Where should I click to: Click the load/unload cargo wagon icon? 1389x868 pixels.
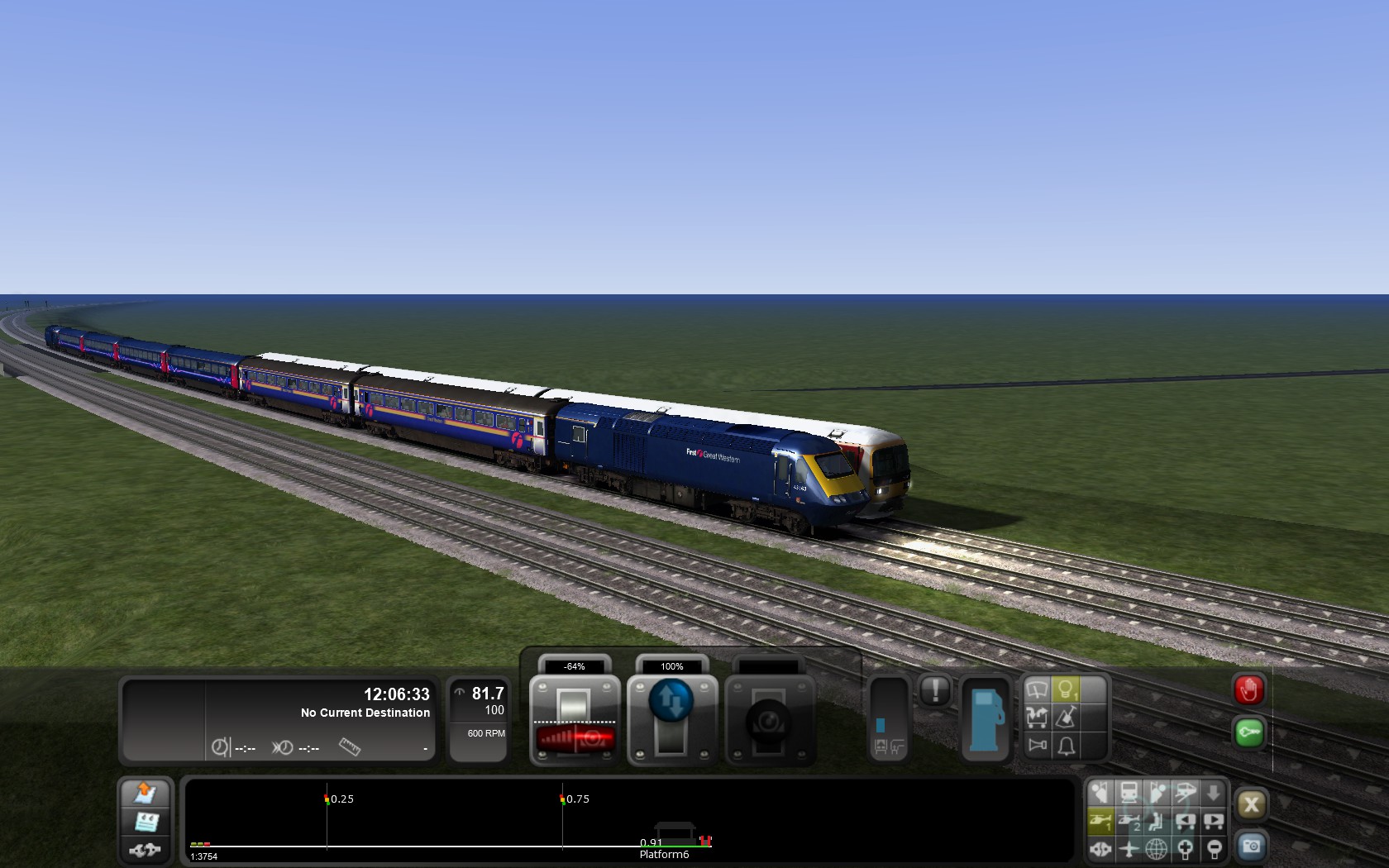[x=1037, y=718]
